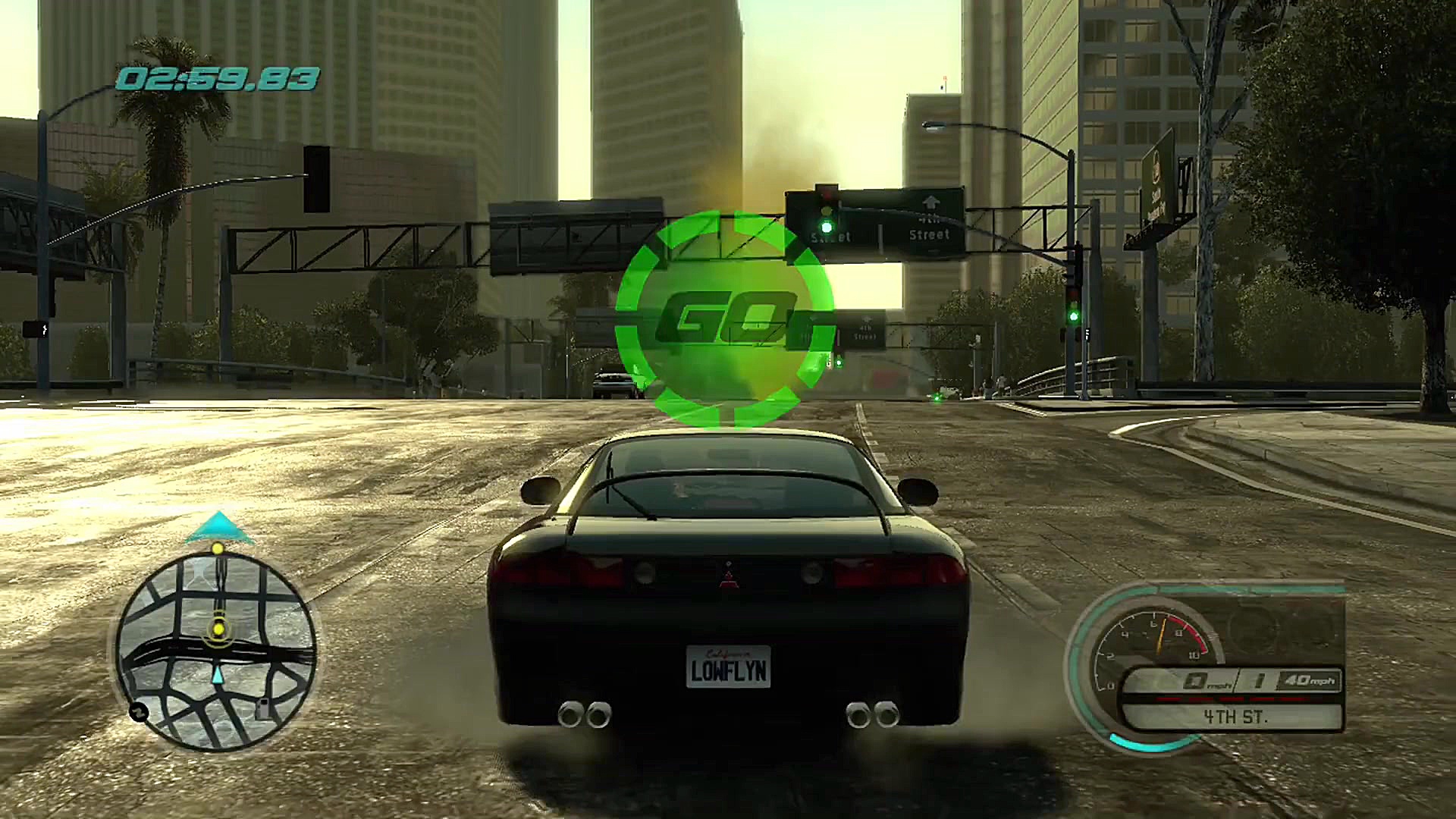
Task: Select the yellow waypoint dot on minimap
Action: [218, 629]
